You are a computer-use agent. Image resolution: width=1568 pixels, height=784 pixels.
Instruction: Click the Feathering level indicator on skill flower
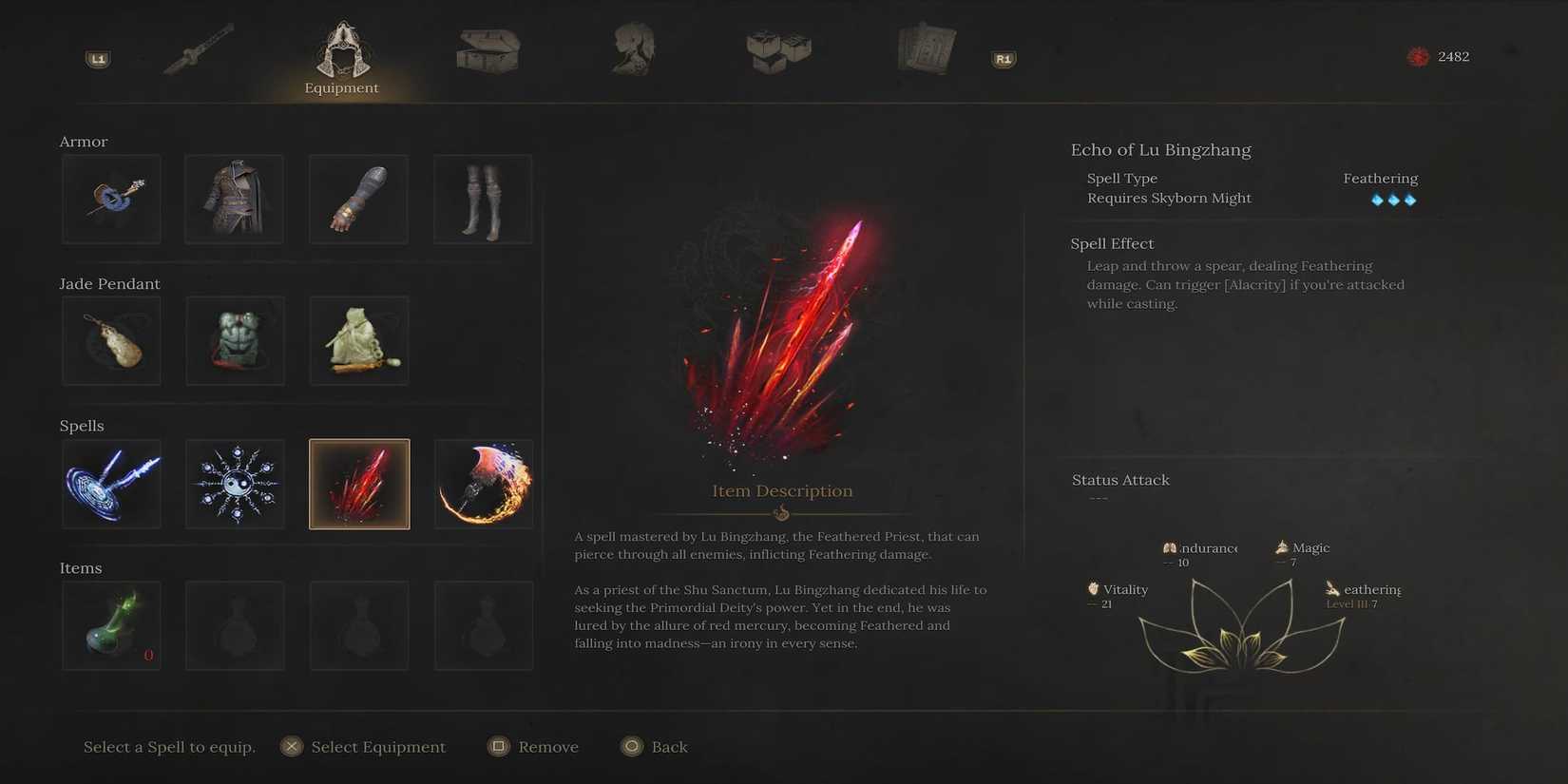point(1349,602)
